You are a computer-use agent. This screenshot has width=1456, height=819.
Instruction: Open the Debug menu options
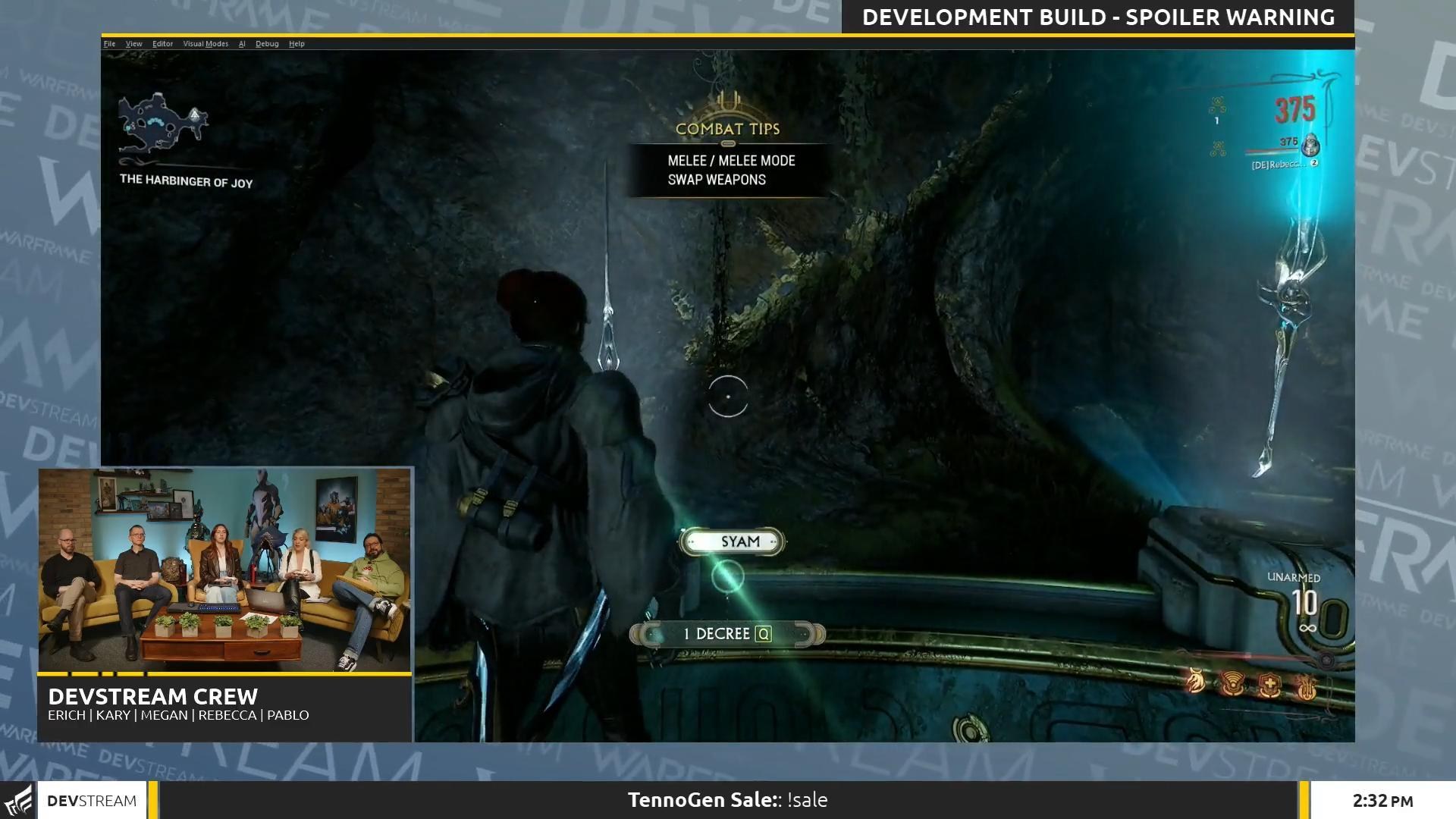point(267,43)
